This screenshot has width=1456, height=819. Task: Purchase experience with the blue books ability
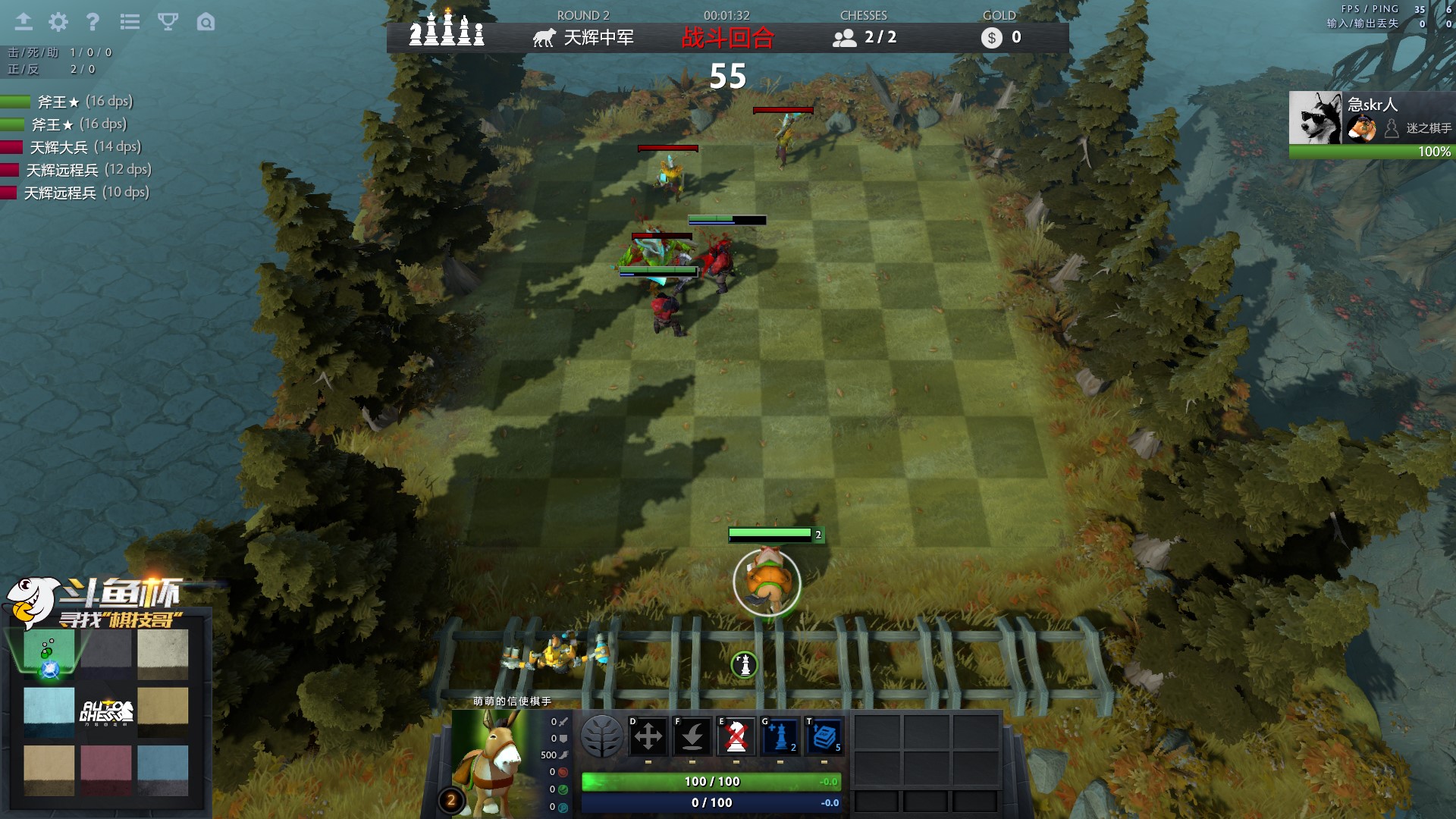(824, 736)
